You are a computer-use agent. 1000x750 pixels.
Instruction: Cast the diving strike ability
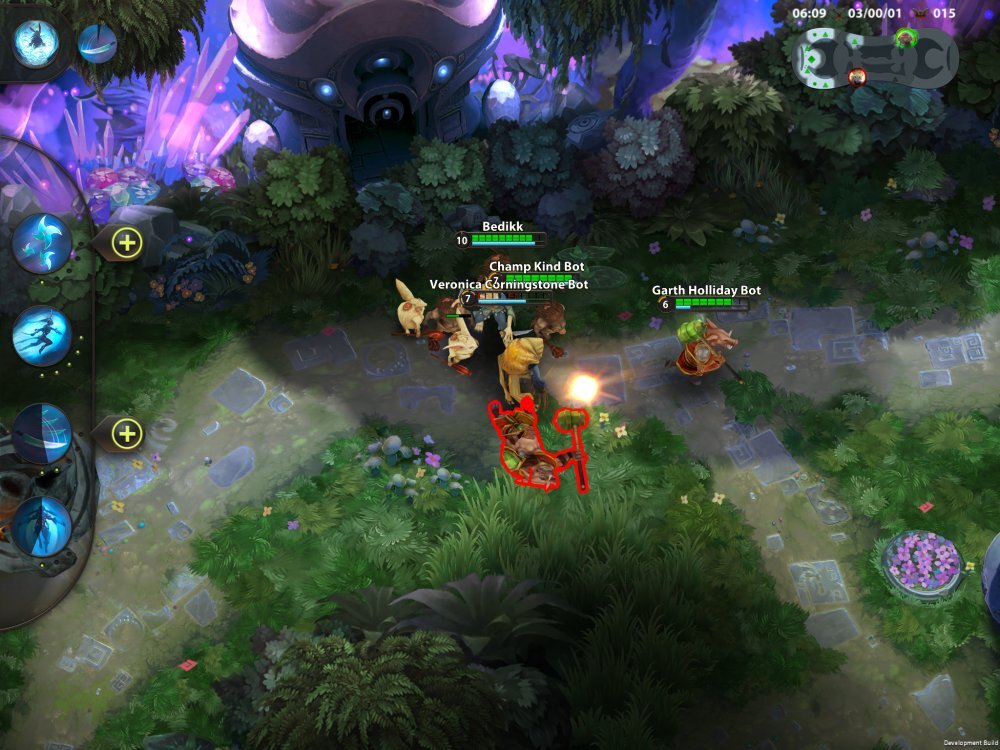(x=42, y=526)
